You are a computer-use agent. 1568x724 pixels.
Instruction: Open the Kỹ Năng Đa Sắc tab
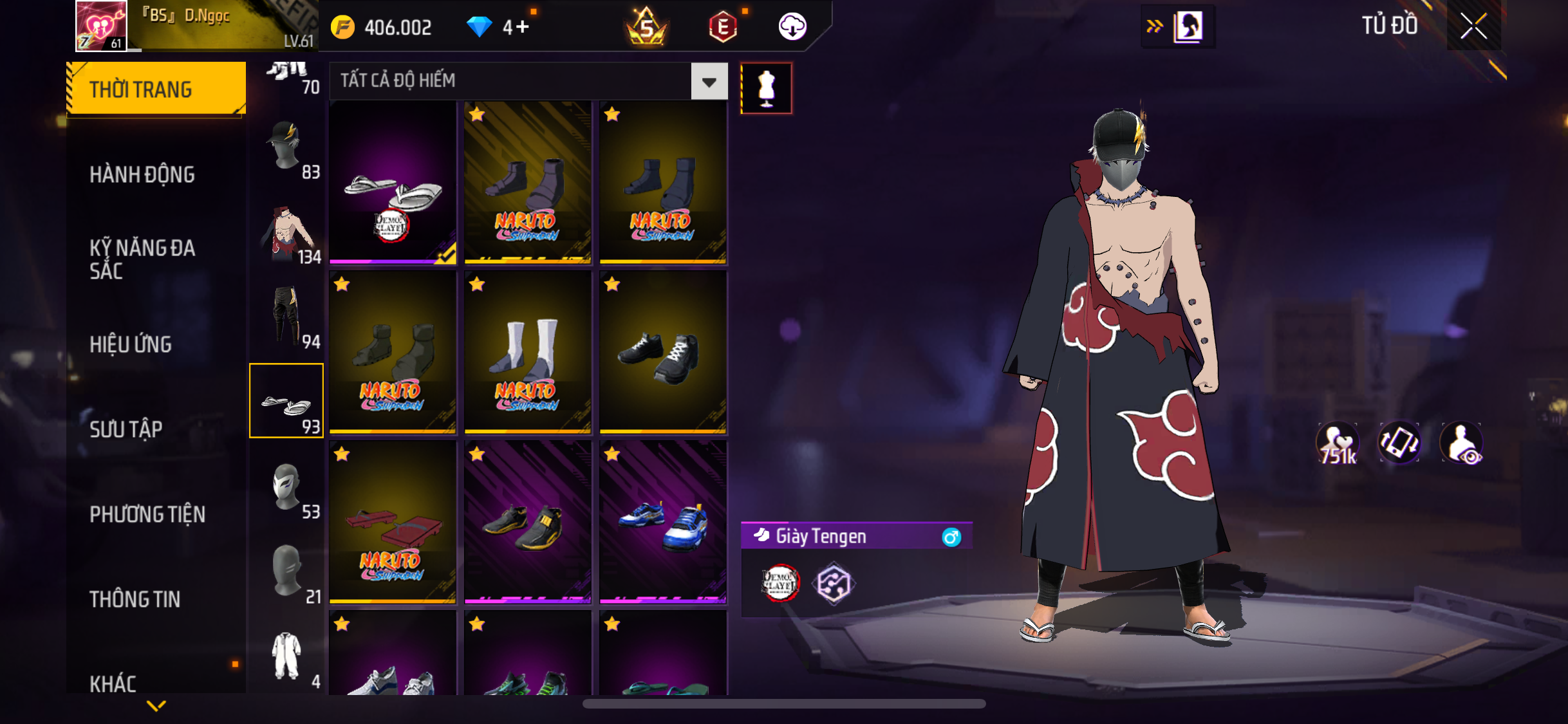tap(142, 259)
